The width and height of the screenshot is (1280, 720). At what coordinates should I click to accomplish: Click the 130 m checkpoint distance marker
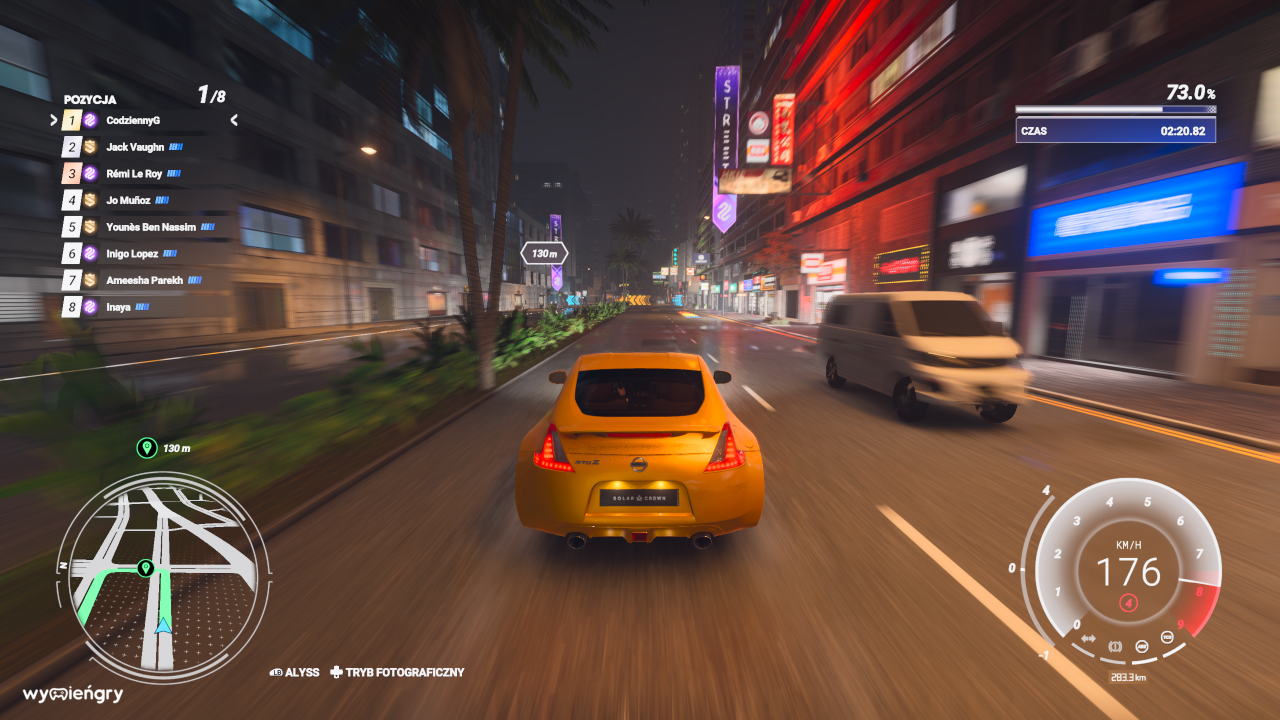(544, 254)
